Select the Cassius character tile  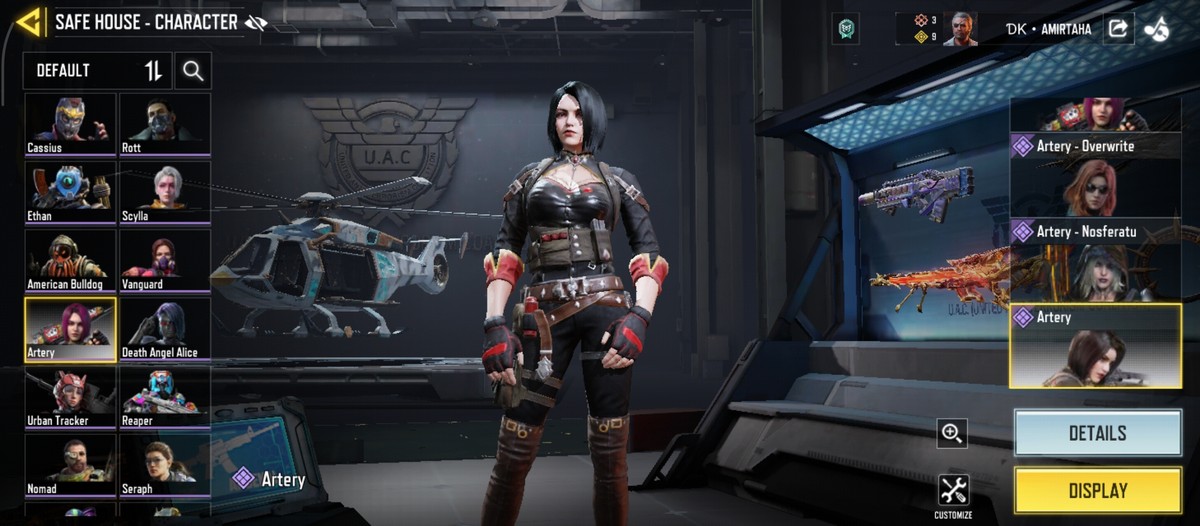[x=69, y=124]
